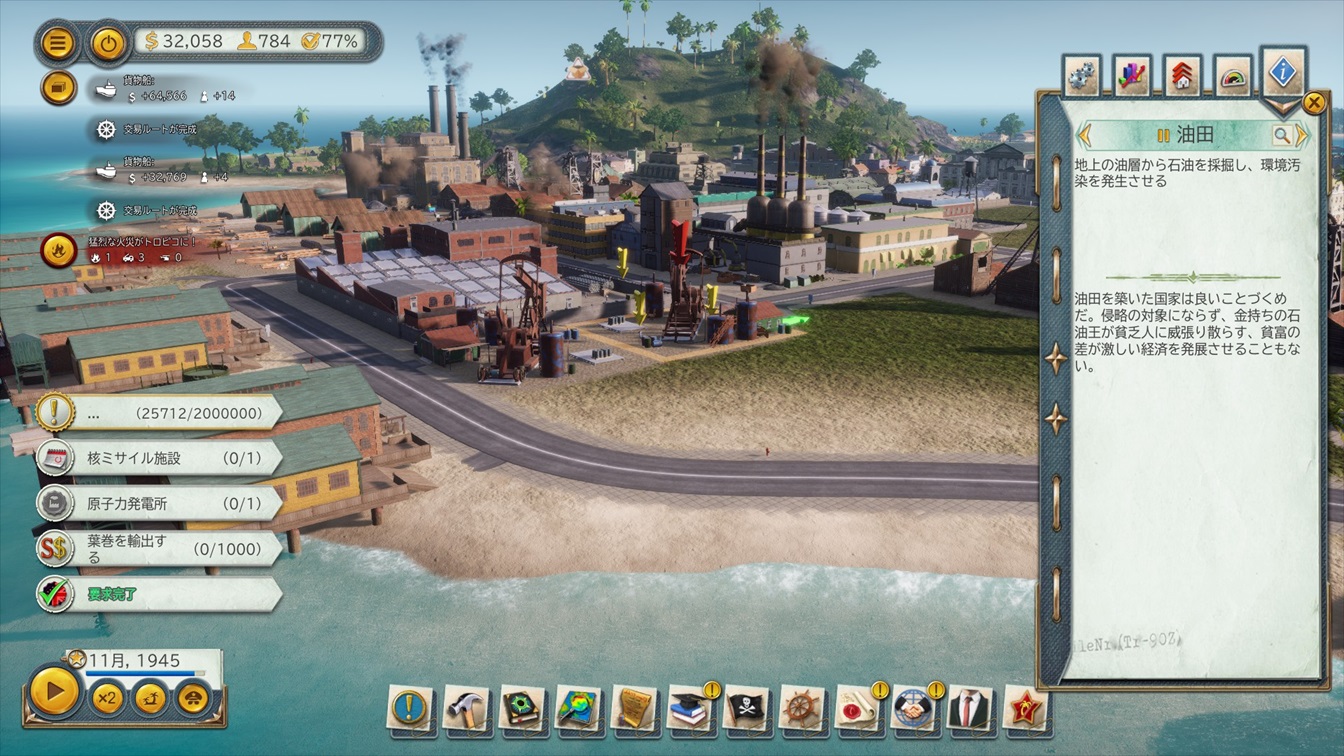Click the power button icon
Image resolution: width=1344 pixels, height=756 pixels.
[x=107, y=43]
